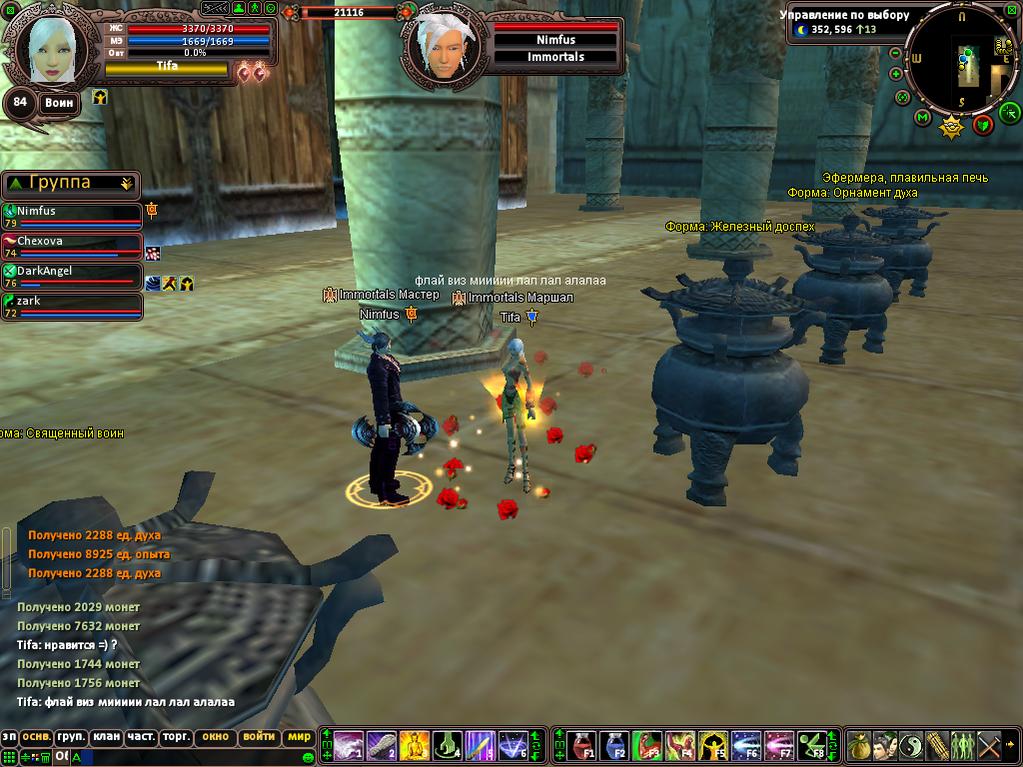Use the blue potion in F2 slot
Screen dimensions: 1023x767
pos(614,745)
